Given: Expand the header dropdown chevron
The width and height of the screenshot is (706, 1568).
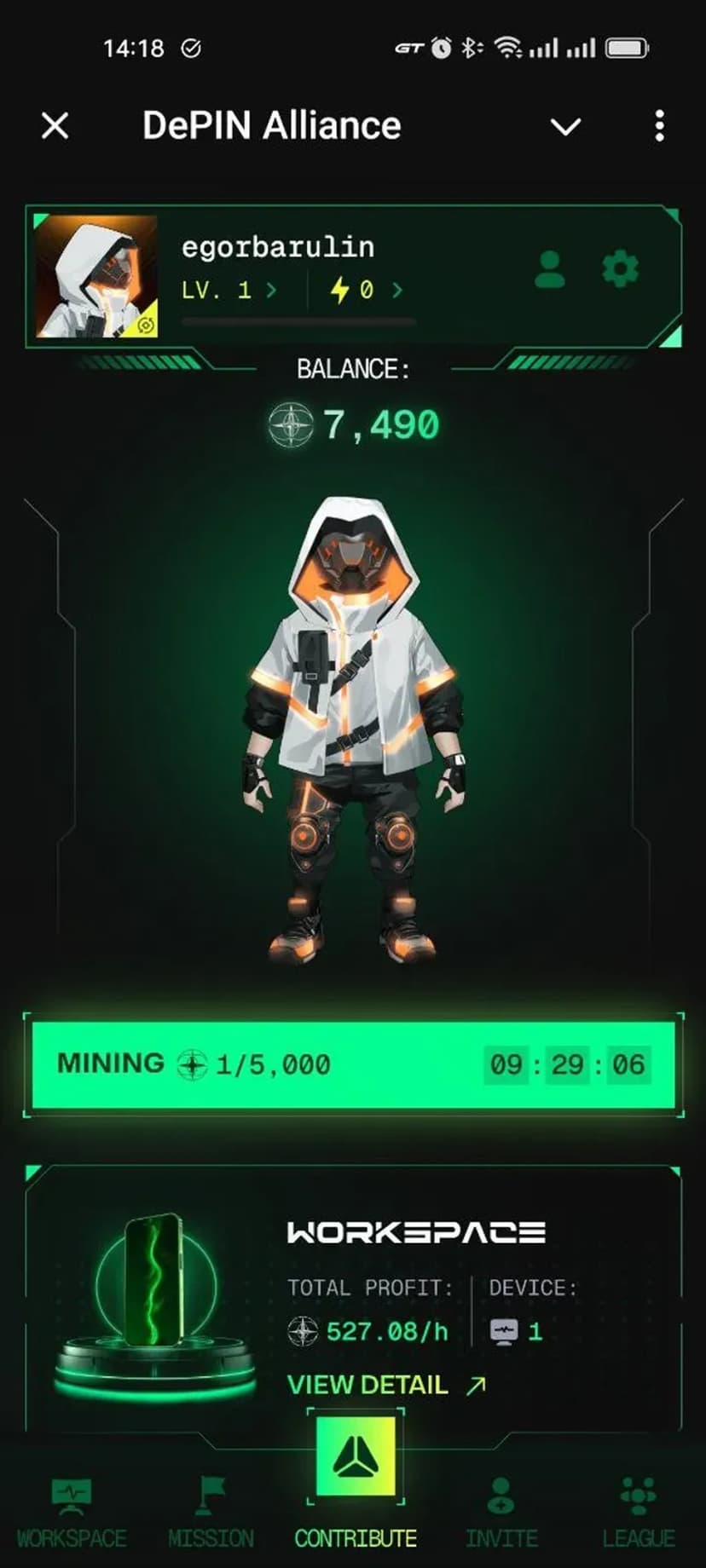Looking at the screenshot, I should pyautogui.click(x=565, y=127).
